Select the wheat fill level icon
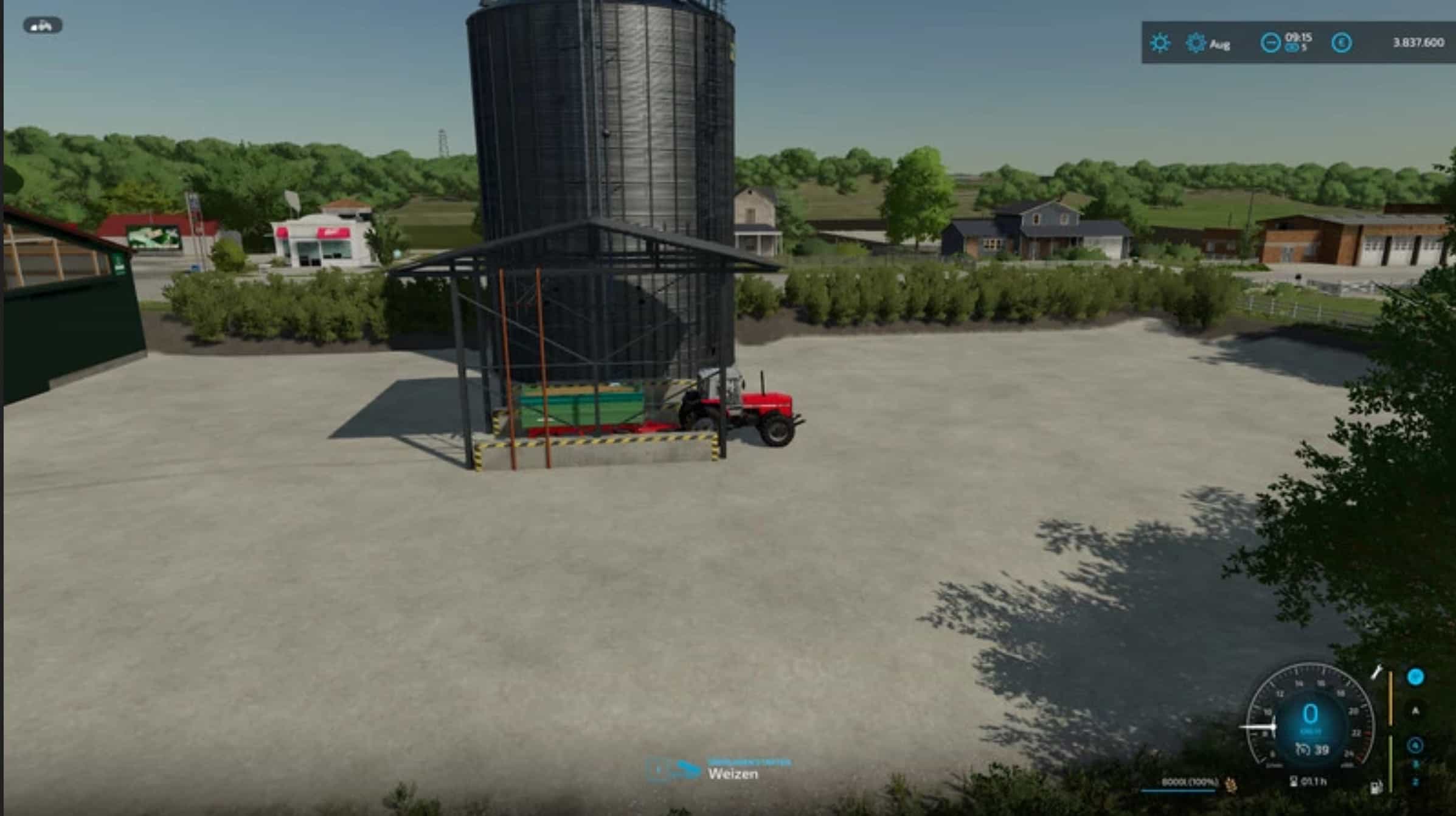The height and width of the screenshot is (816, 1456). click(x=1230, y=784)
